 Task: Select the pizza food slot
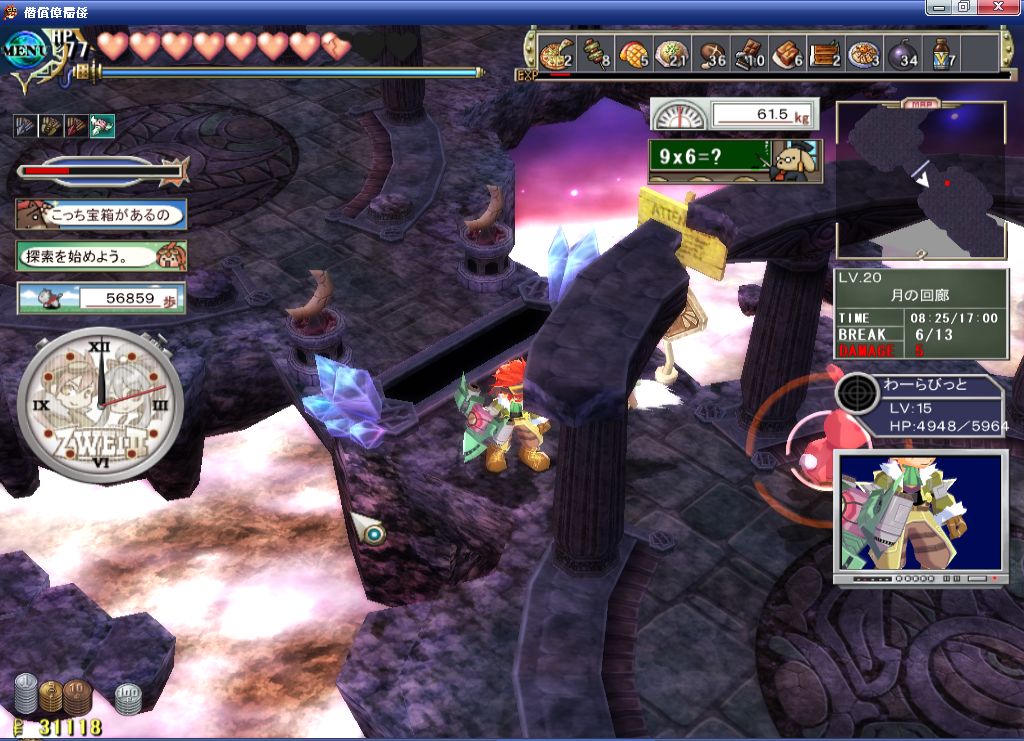(x=555, y=54)
